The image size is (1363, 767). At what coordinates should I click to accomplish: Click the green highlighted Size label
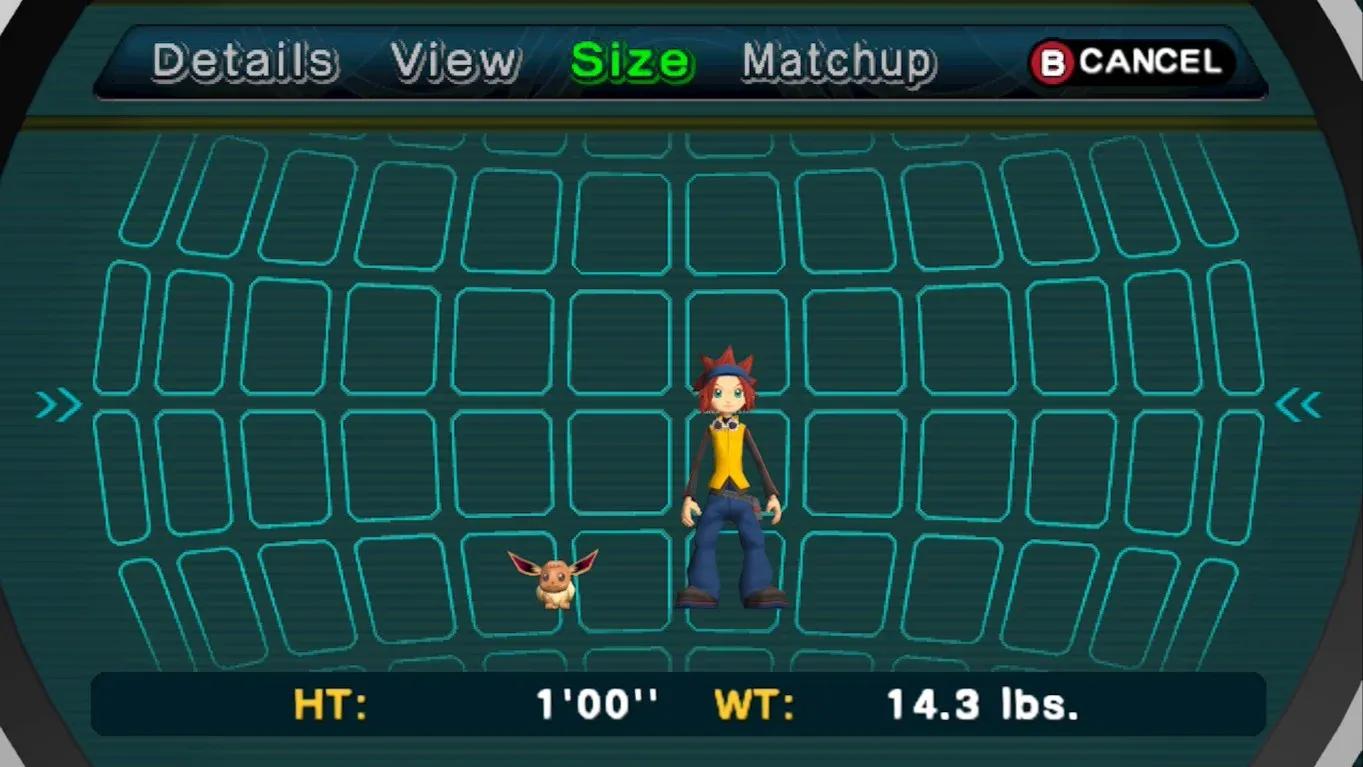click(x=630, y=60)
